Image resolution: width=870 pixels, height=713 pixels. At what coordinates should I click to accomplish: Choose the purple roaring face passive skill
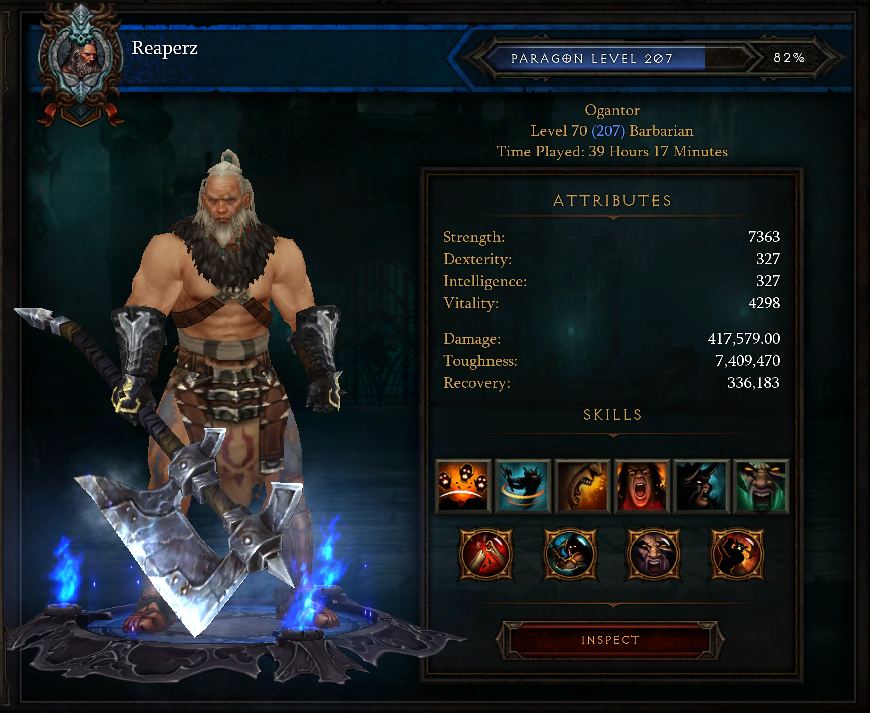coord(654,554)
